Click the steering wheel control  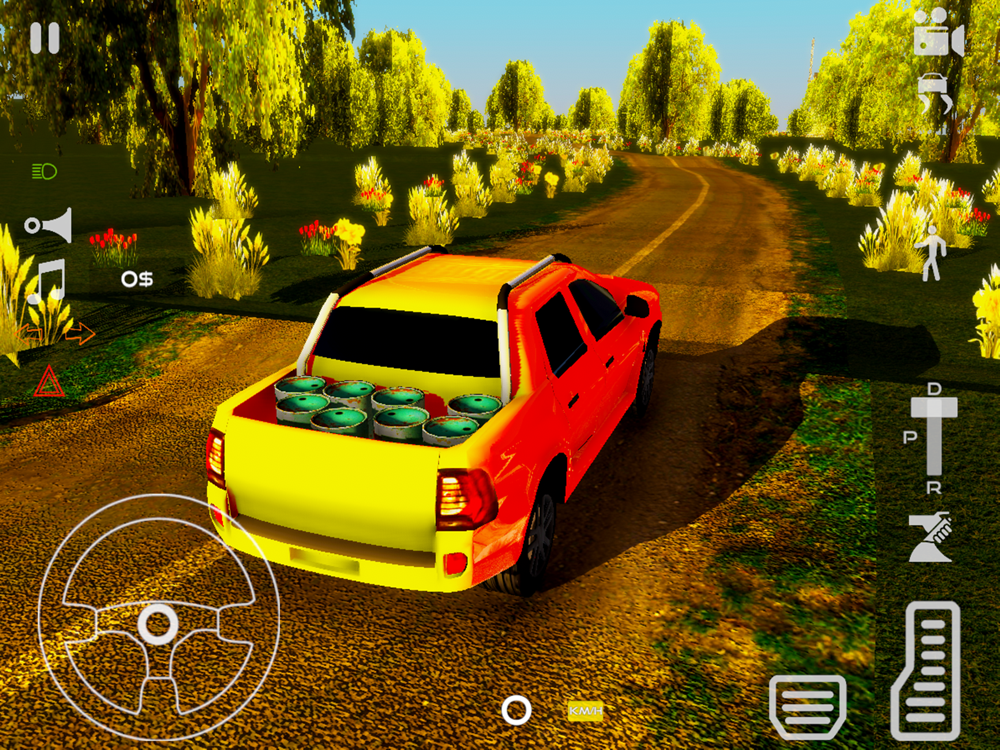tap(157, 623)
